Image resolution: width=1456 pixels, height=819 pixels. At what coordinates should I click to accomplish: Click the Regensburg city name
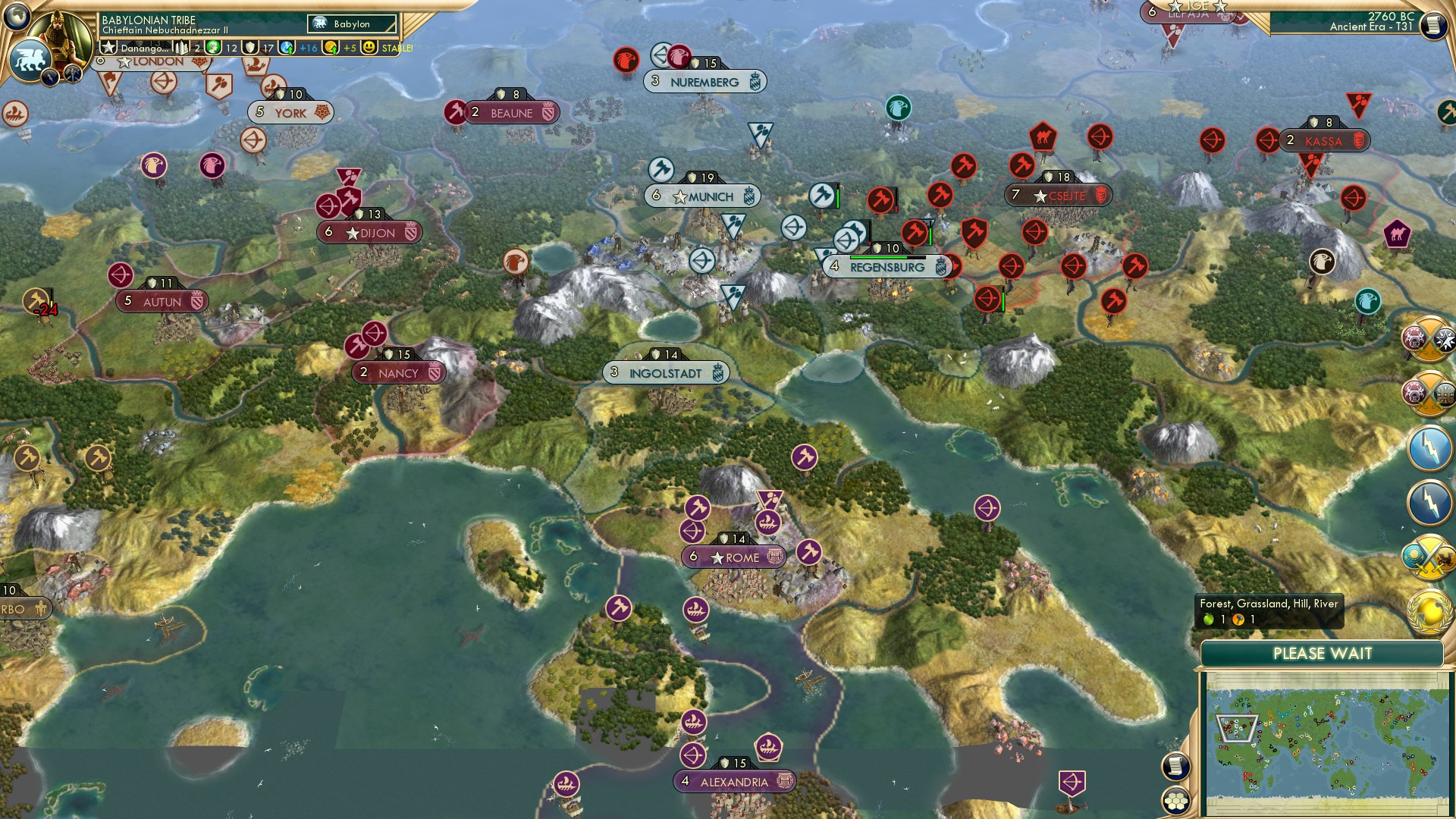point(886,266)
